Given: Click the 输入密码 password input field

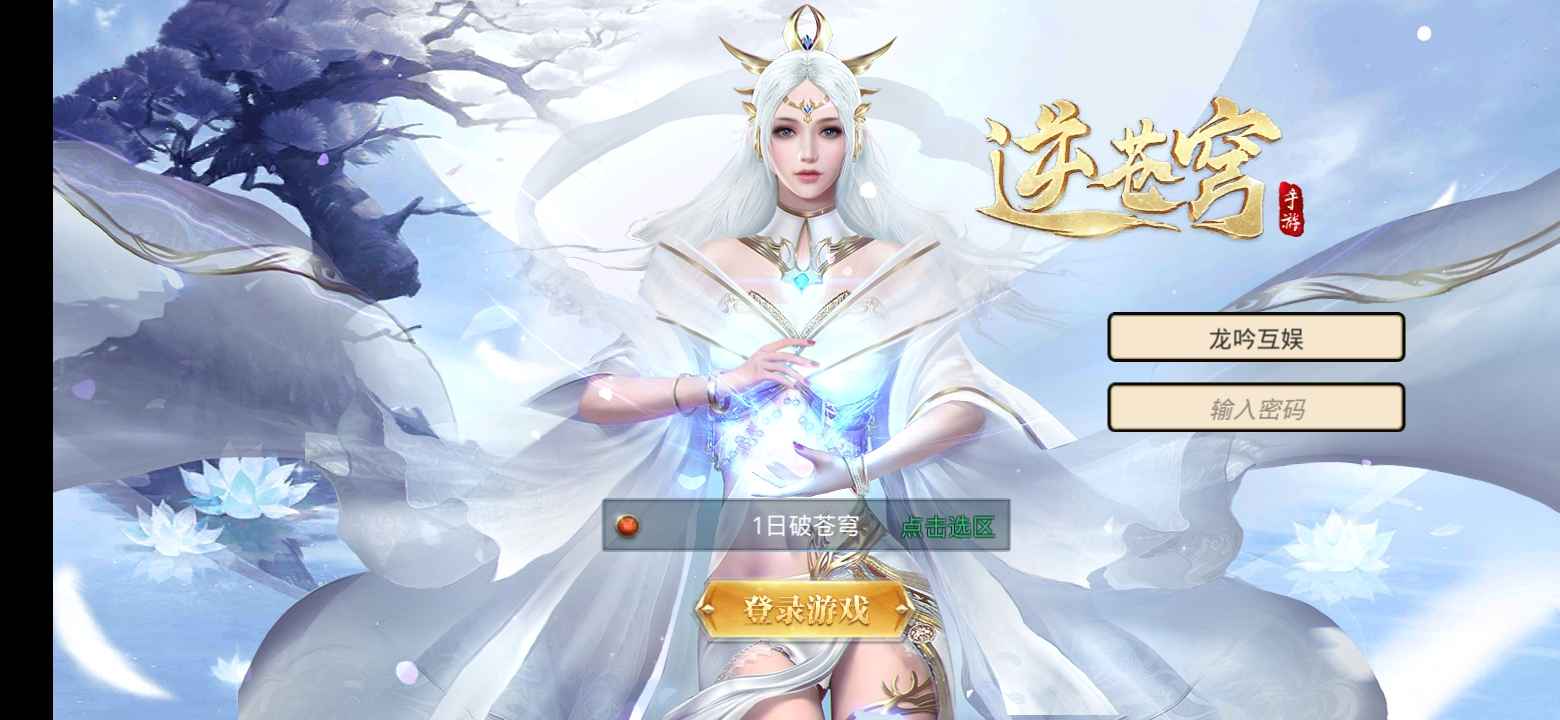Looking at the screenshot, I should pos(1255,406).
